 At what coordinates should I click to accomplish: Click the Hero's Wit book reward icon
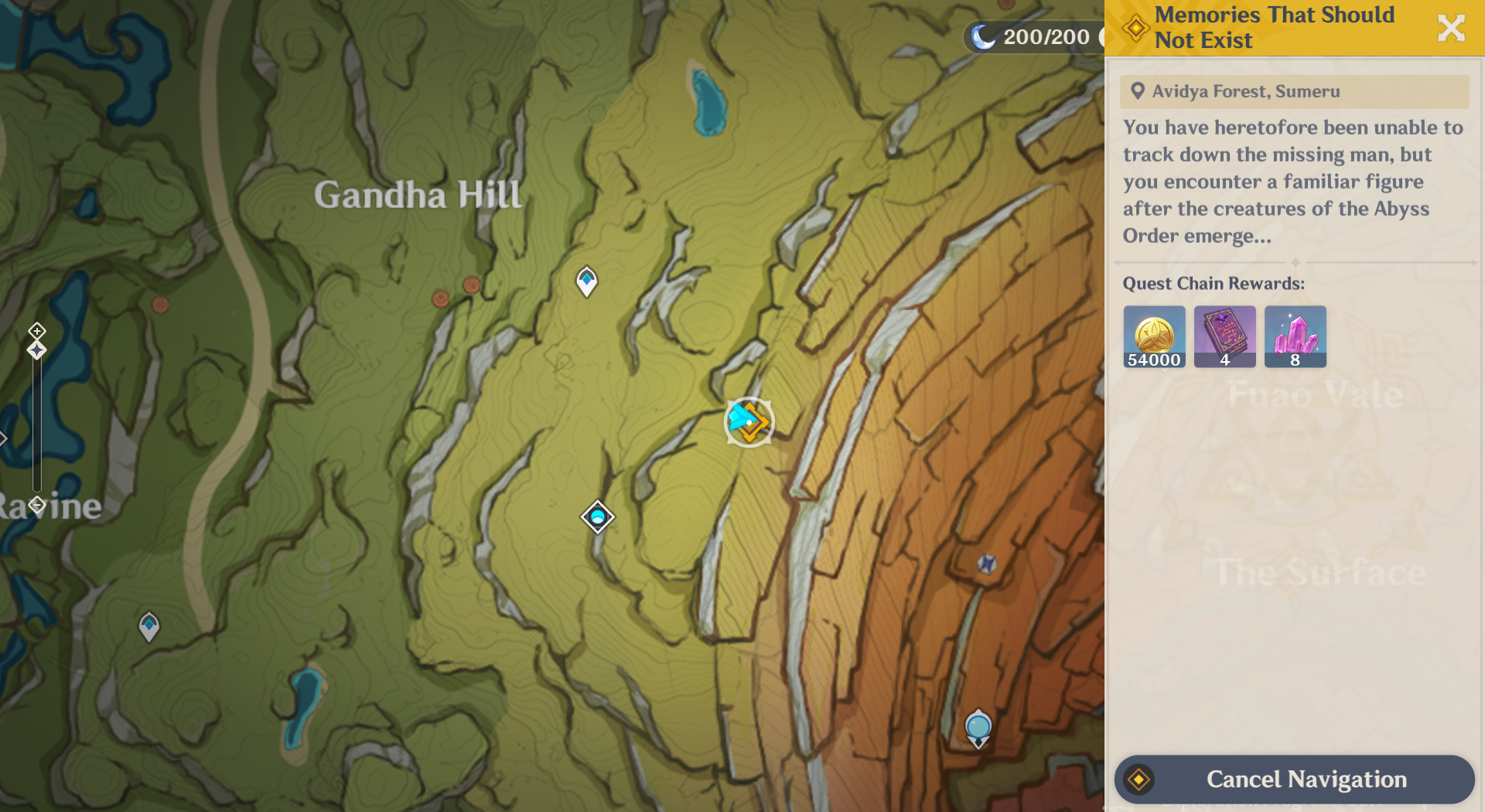pos(1224,336)
